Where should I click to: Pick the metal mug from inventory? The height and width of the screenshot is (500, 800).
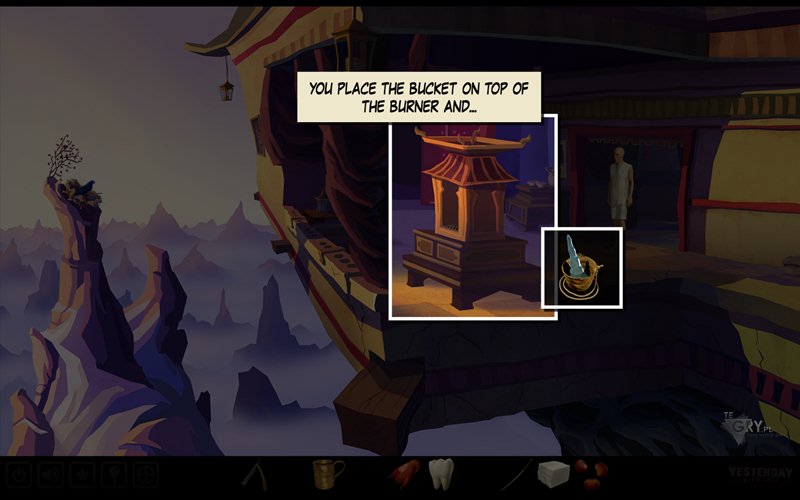[327, 473]
